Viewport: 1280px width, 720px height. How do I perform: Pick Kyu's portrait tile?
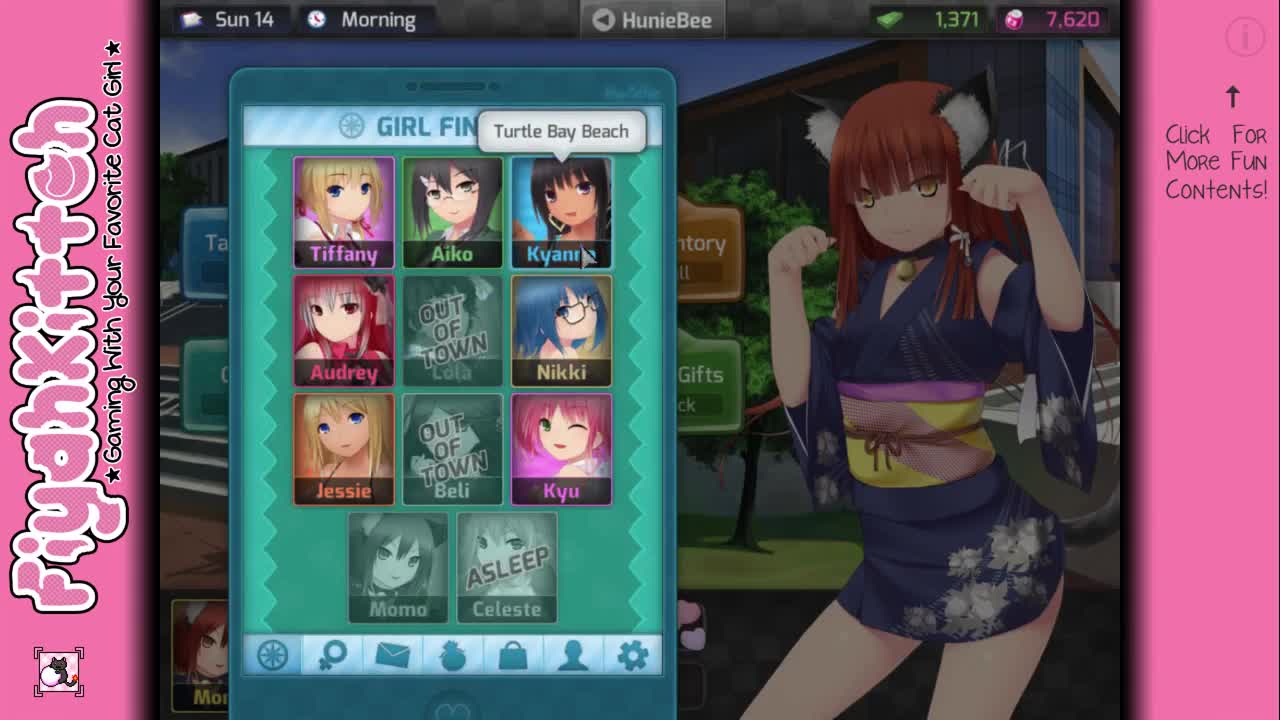561,449
